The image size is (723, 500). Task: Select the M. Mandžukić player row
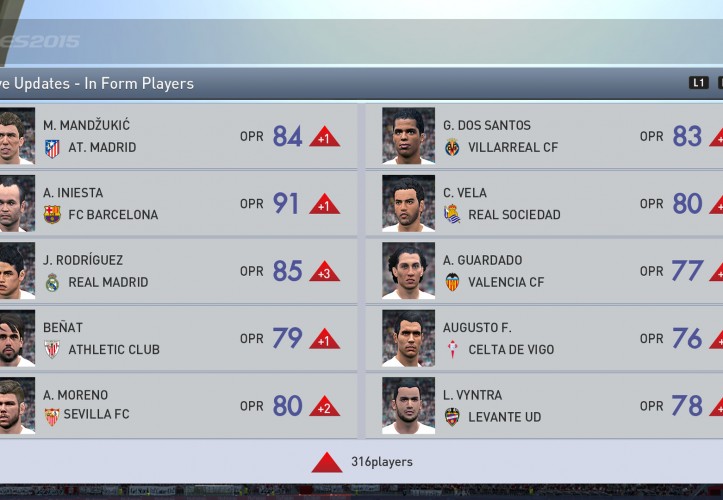pyautogui.click(x=180, y=136)
